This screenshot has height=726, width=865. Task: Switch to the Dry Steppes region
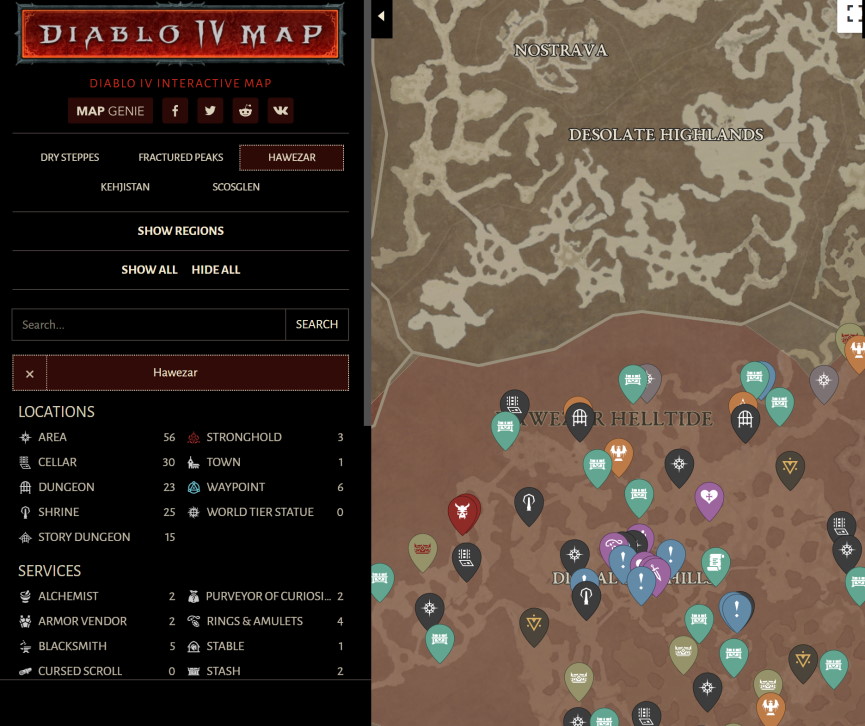pyautogui.click(x=70, y=158)
